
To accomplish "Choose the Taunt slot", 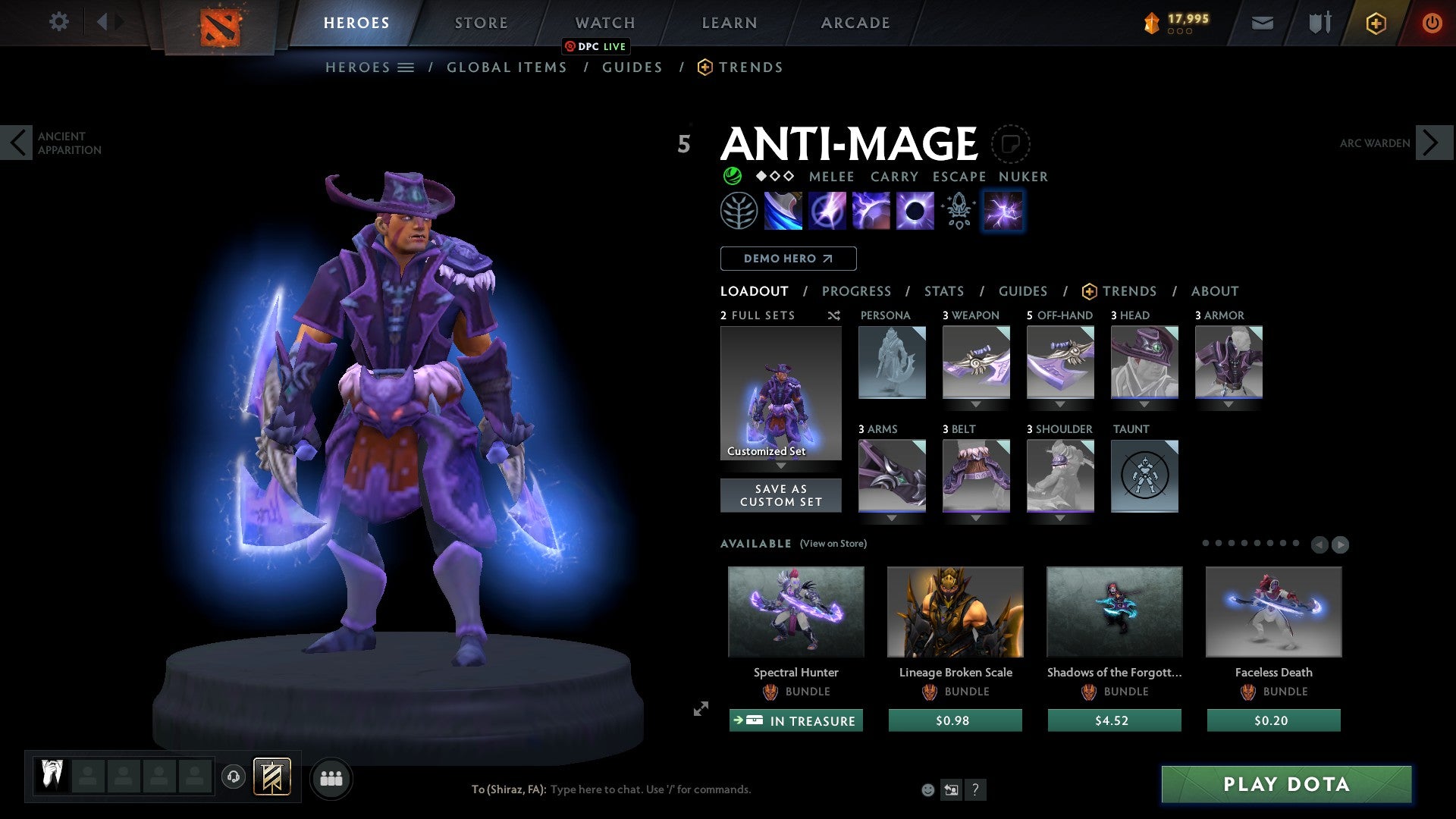I will [x=1144, y=476].
